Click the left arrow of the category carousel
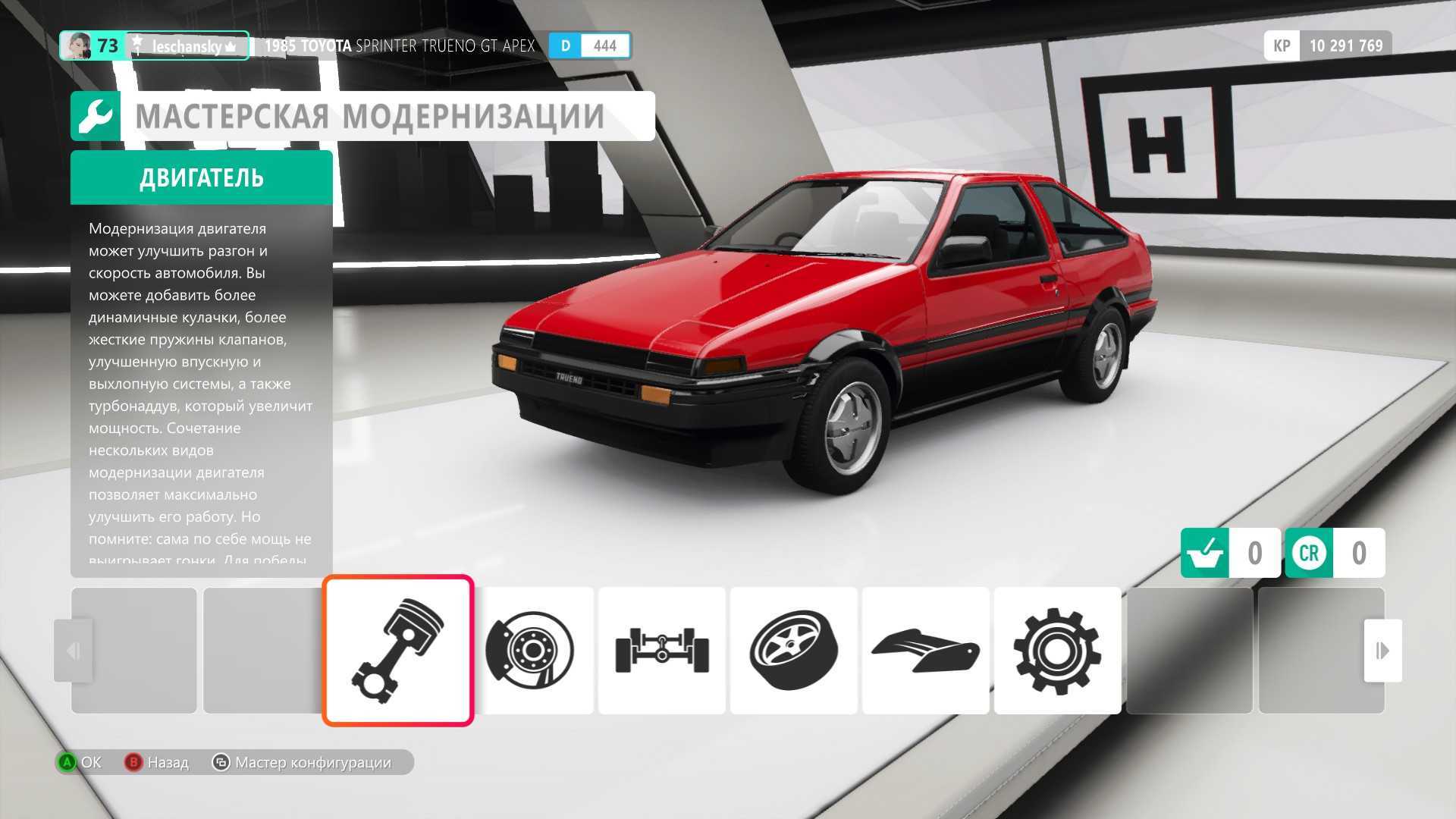The height and width of the screenshot is (819, 1456). point(74,650)
